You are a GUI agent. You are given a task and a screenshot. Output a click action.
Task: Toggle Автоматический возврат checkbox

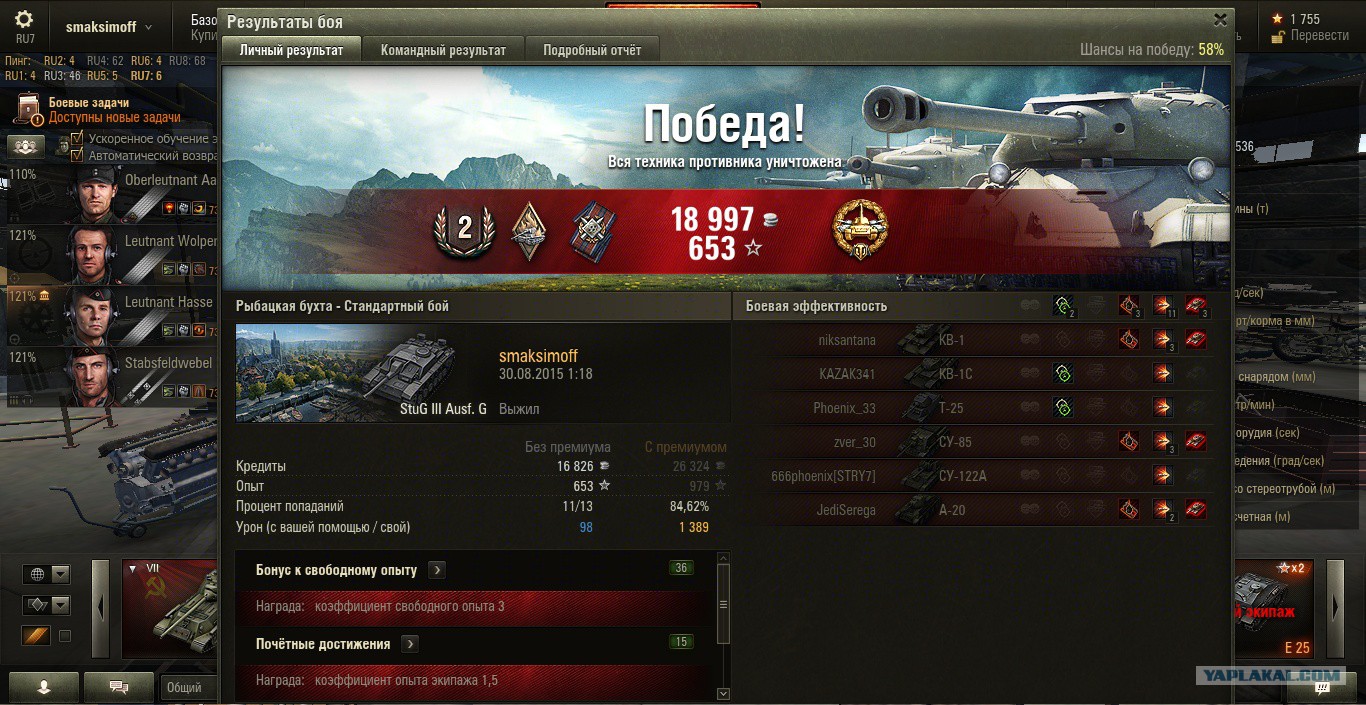coord(76,155)
